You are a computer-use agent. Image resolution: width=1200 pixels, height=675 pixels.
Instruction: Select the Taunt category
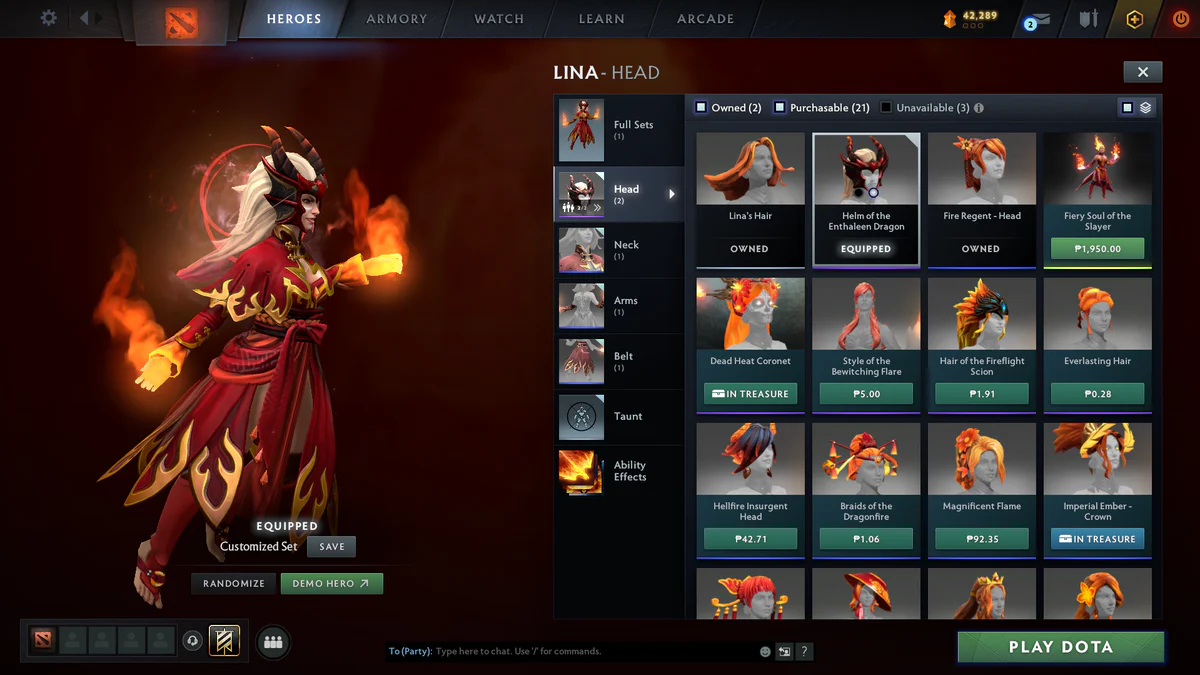[x=618, y=416]
